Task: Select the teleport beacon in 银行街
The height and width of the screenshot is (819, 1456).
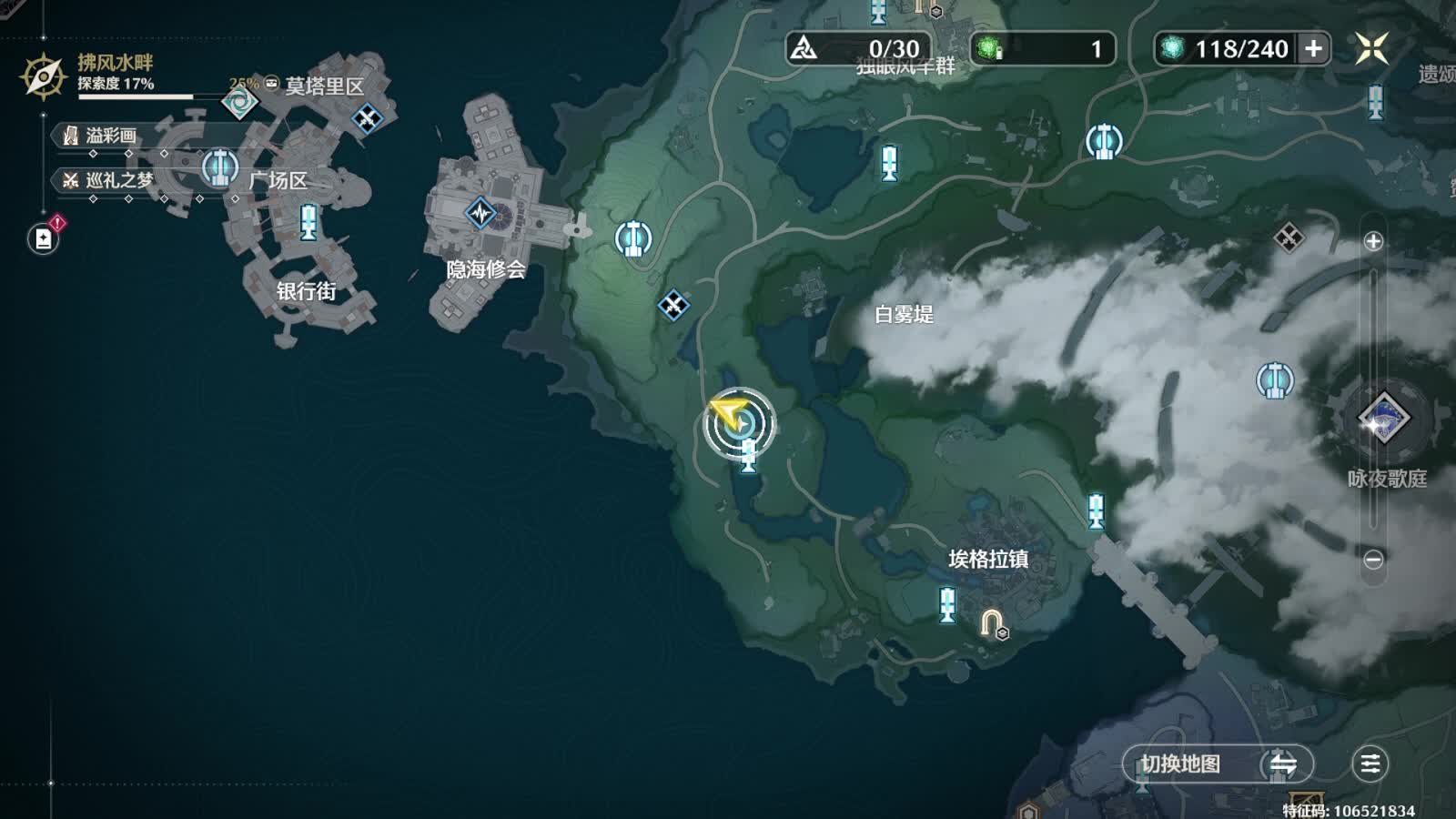Action: coord(308,222)
